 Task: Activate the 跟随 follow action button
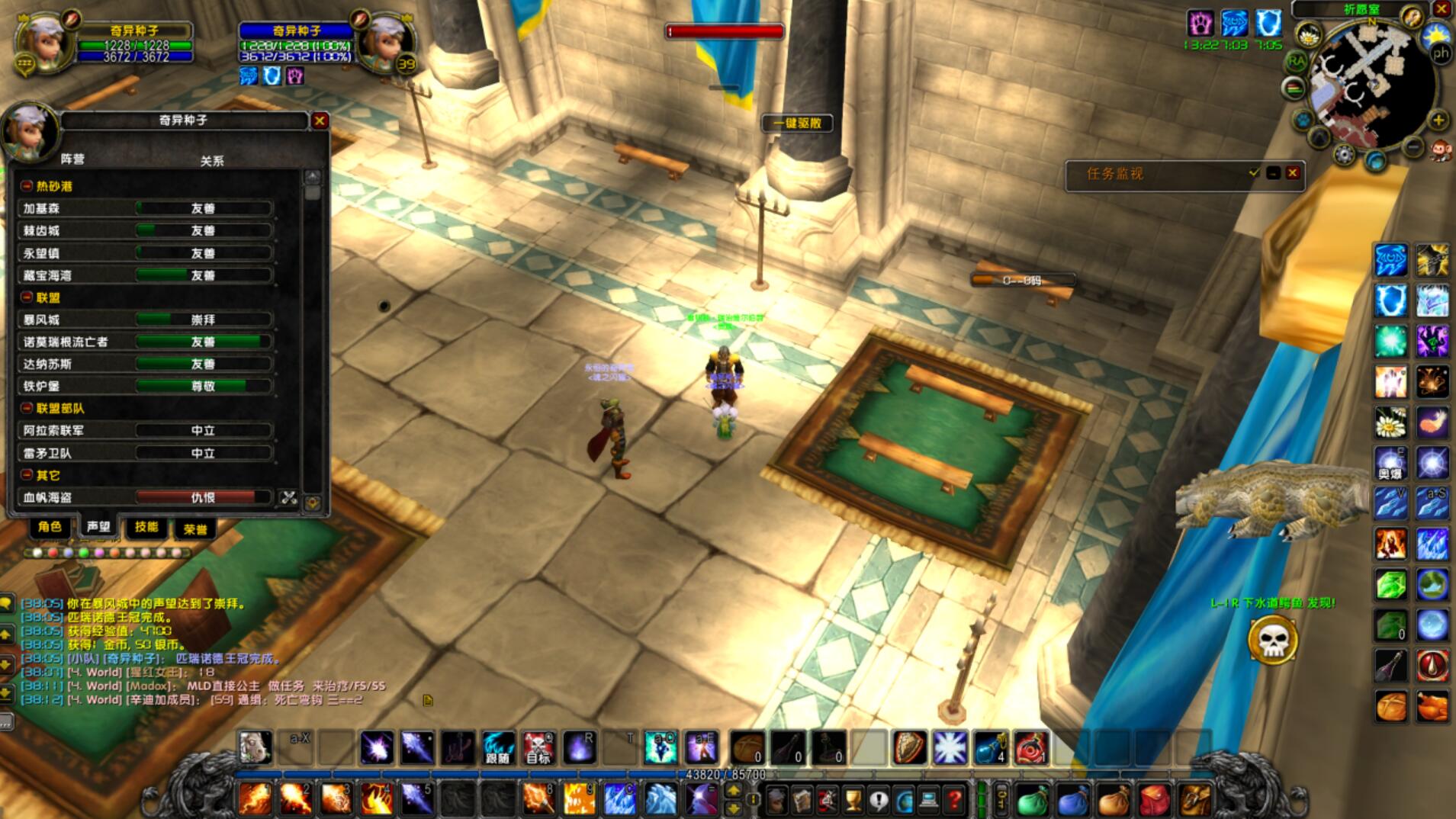pos(498,748)
